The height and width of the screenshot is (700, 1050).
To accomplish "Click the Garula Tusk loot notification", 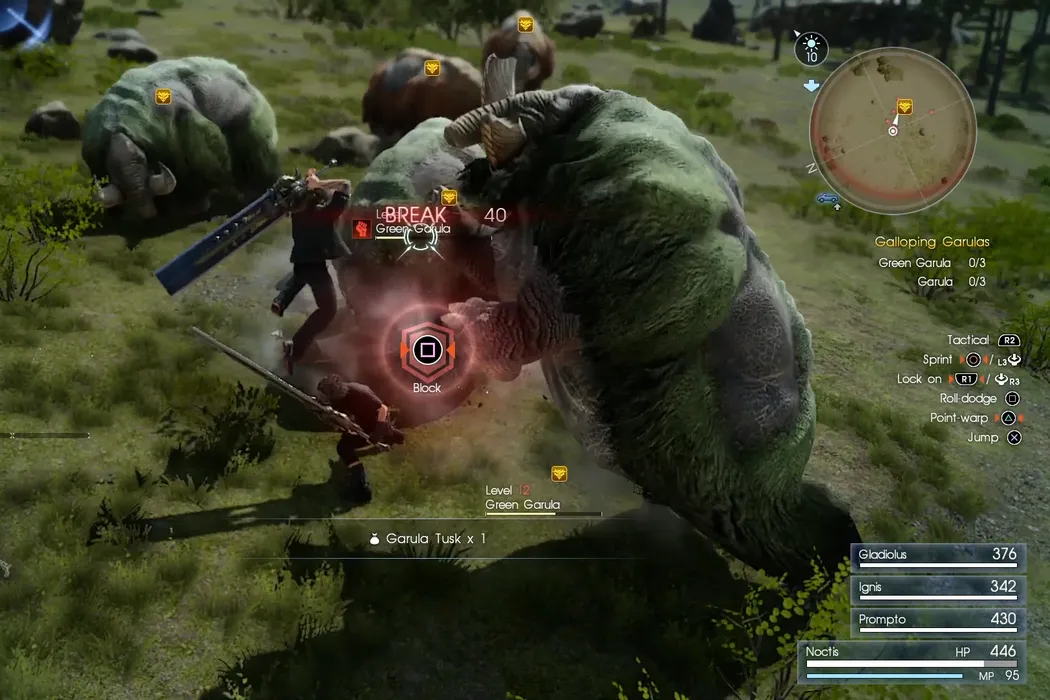I will click(x=428, y=539).
